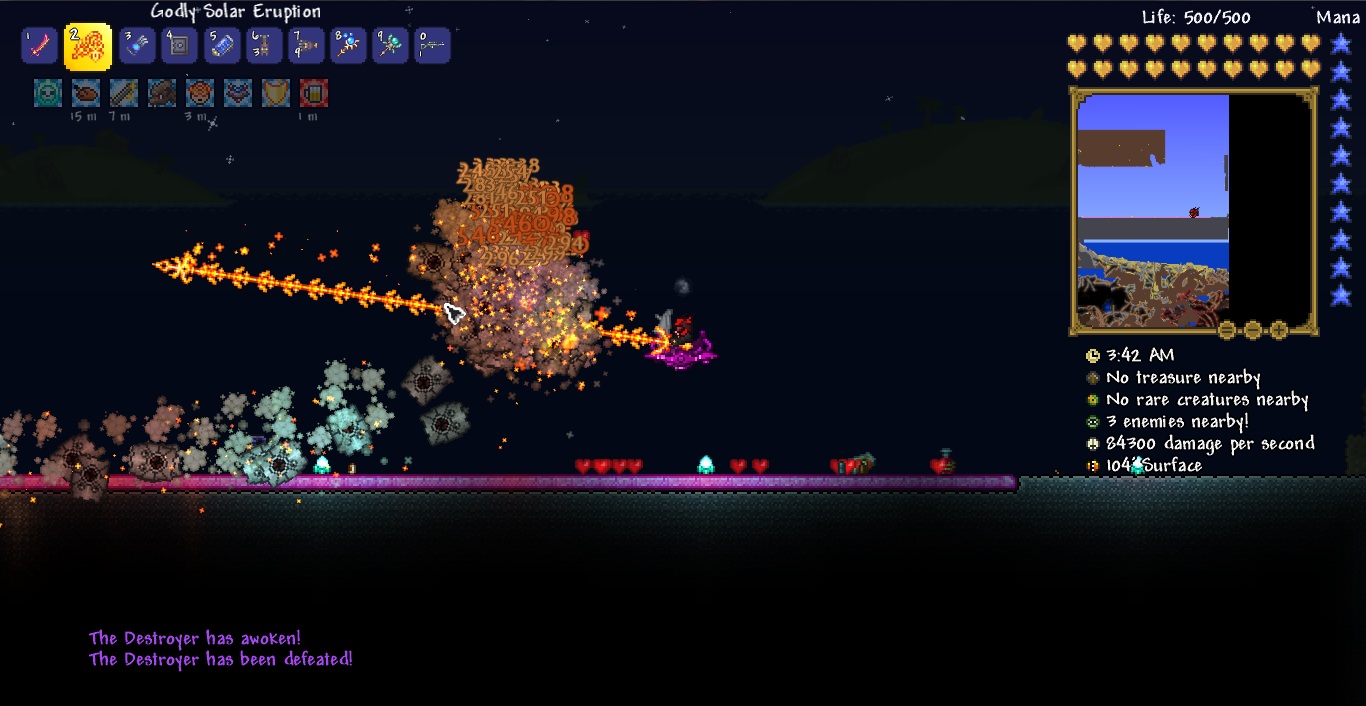Image resolution: width=1366 pixels, height=706 pixels.
Task: Choose the blue gauntlet in hotbar slot 3
Action: (137, 46)
